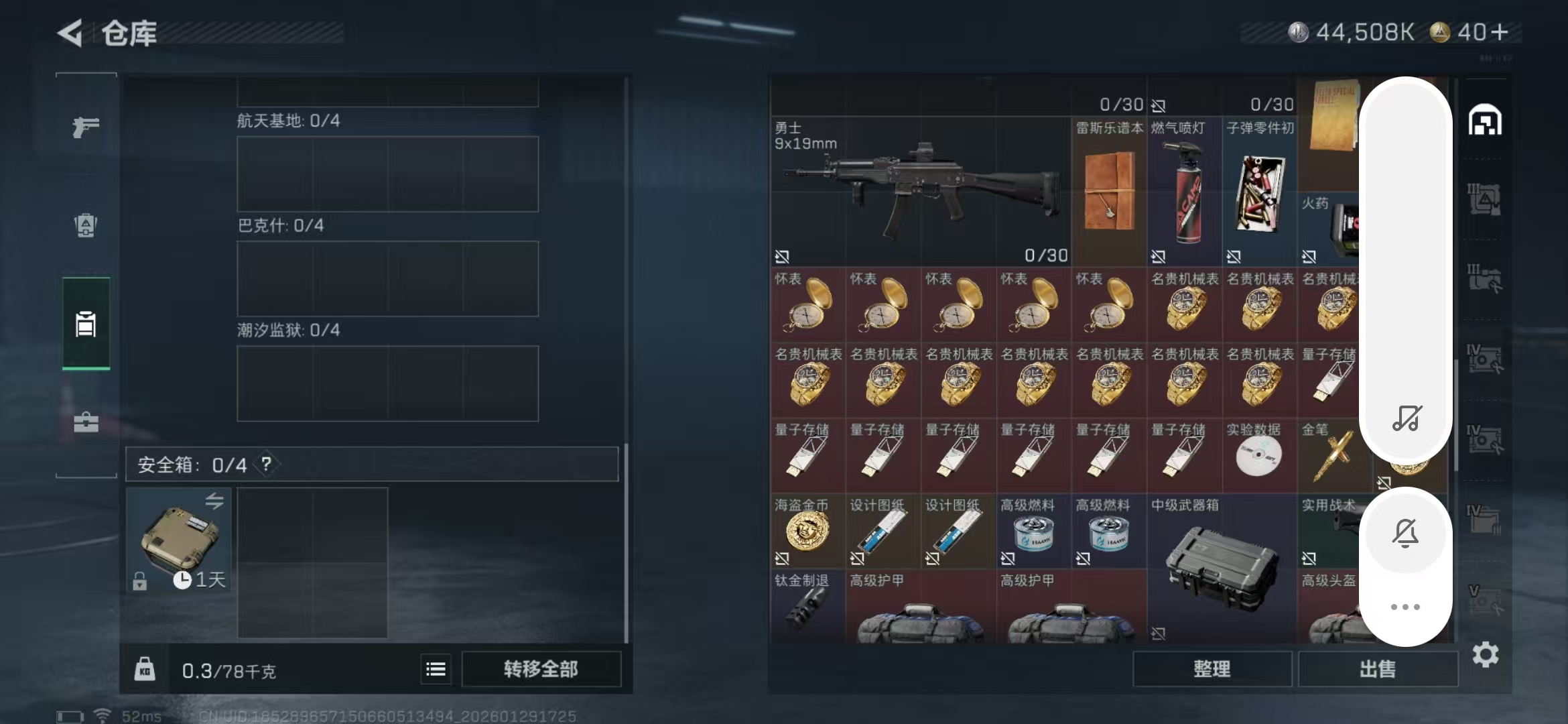Go back from the 仓库 screen
The height and width of the screenshot is (724, 1568).
[71, 33]
